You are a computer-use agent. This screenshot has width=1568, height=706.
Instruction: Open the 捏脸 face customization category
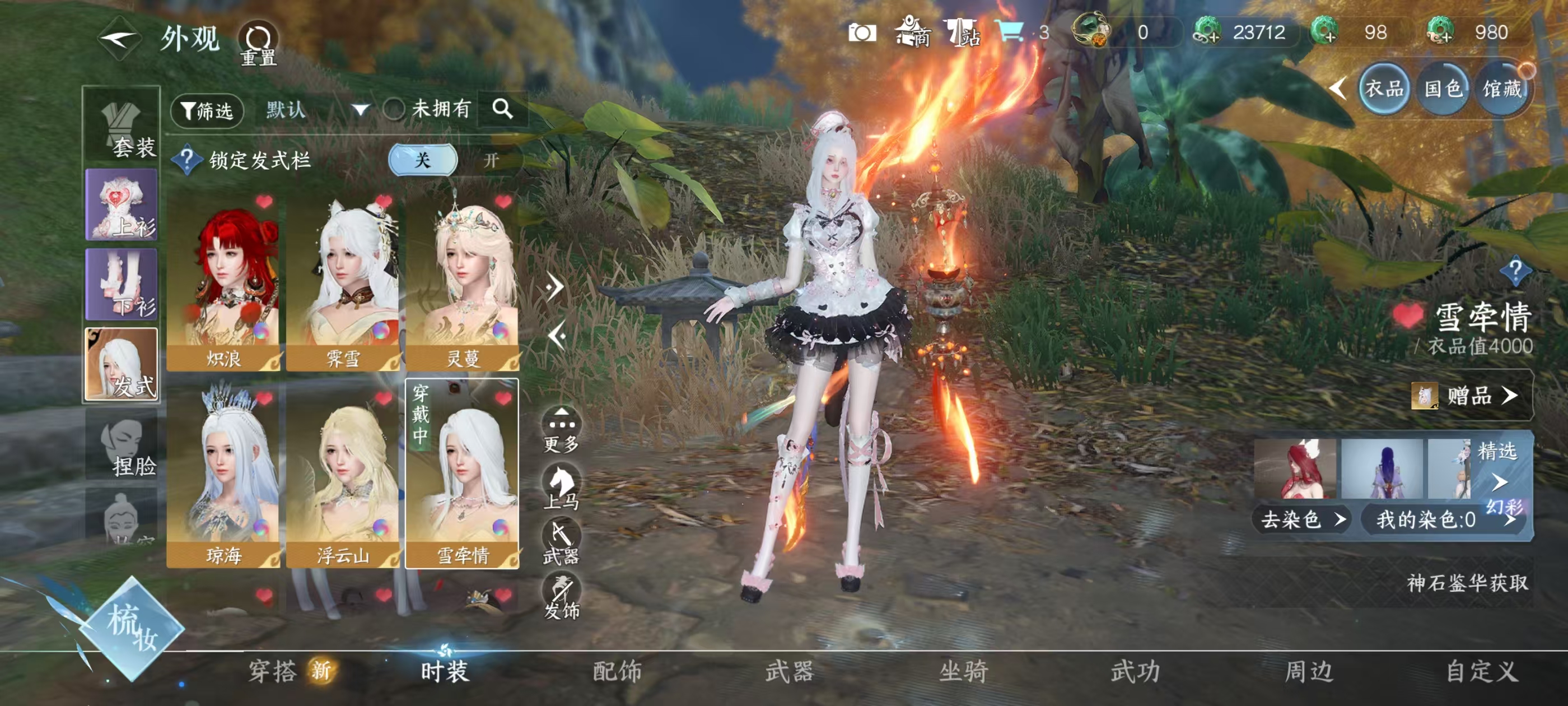(122, 446)
